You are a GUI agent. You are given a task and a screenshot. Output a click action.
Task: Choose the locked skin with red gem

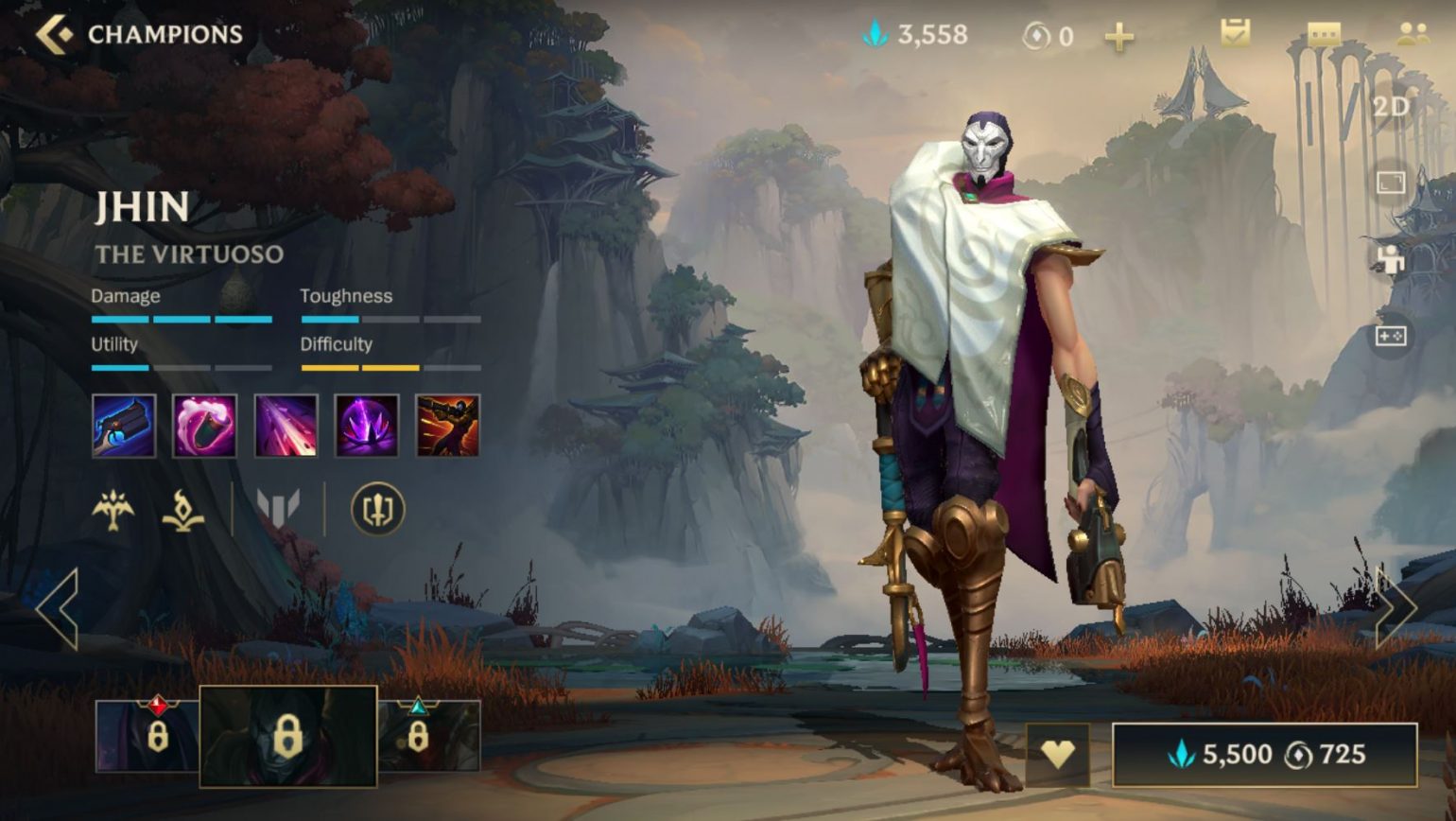147,736
